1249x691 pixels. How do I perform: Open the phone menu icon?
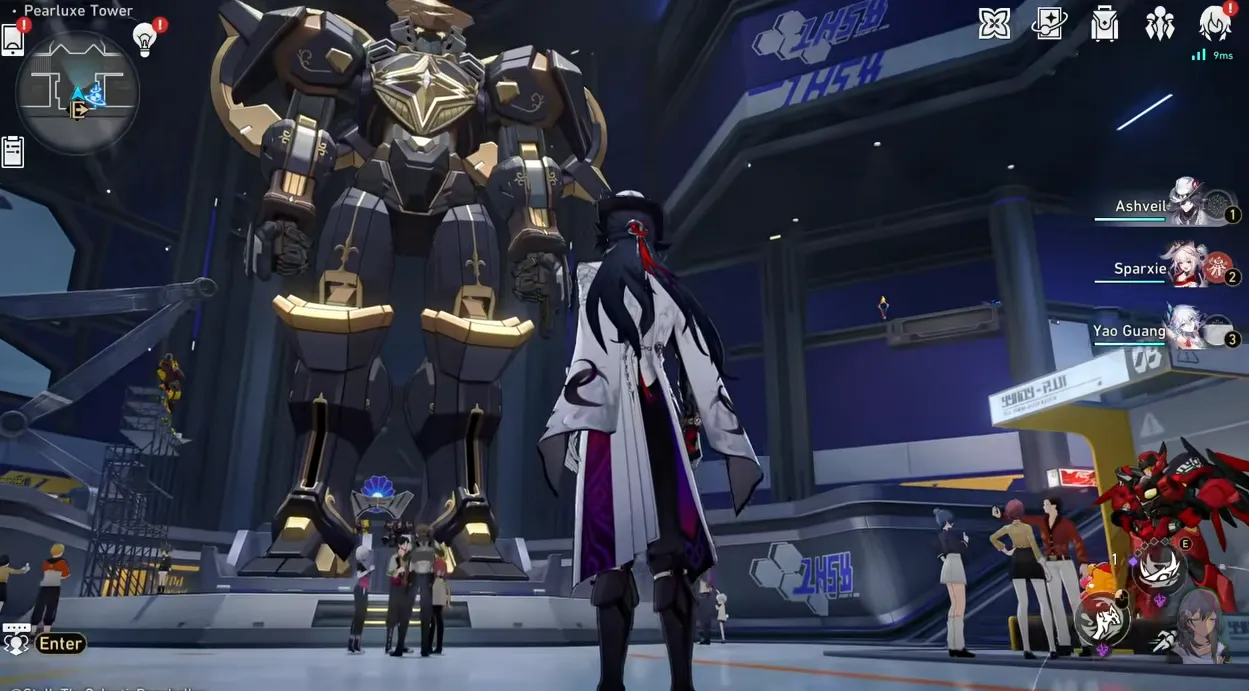[x=12, y=39]
